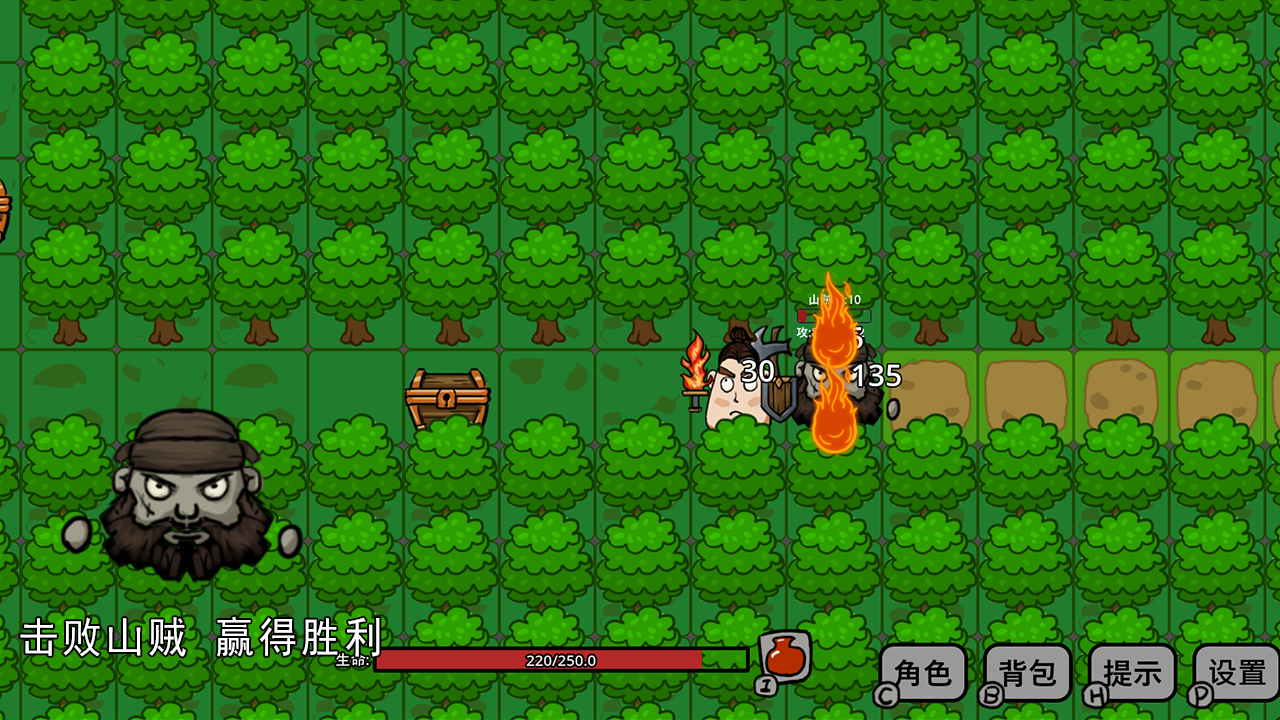Click the treasure chest in the forest

(448, 398)
